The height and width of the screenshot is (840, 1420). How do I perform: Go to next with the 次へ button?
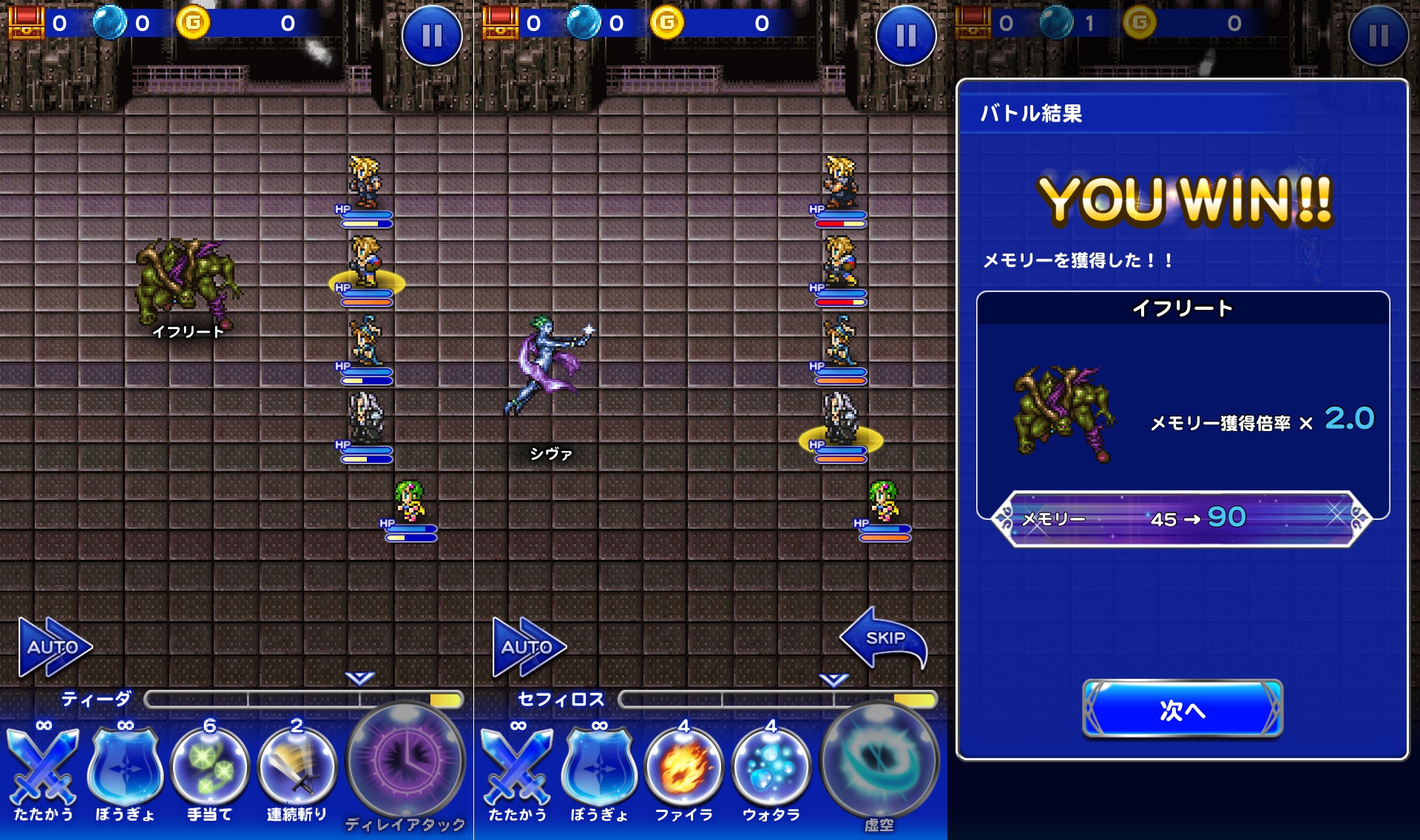[1182, 709]
